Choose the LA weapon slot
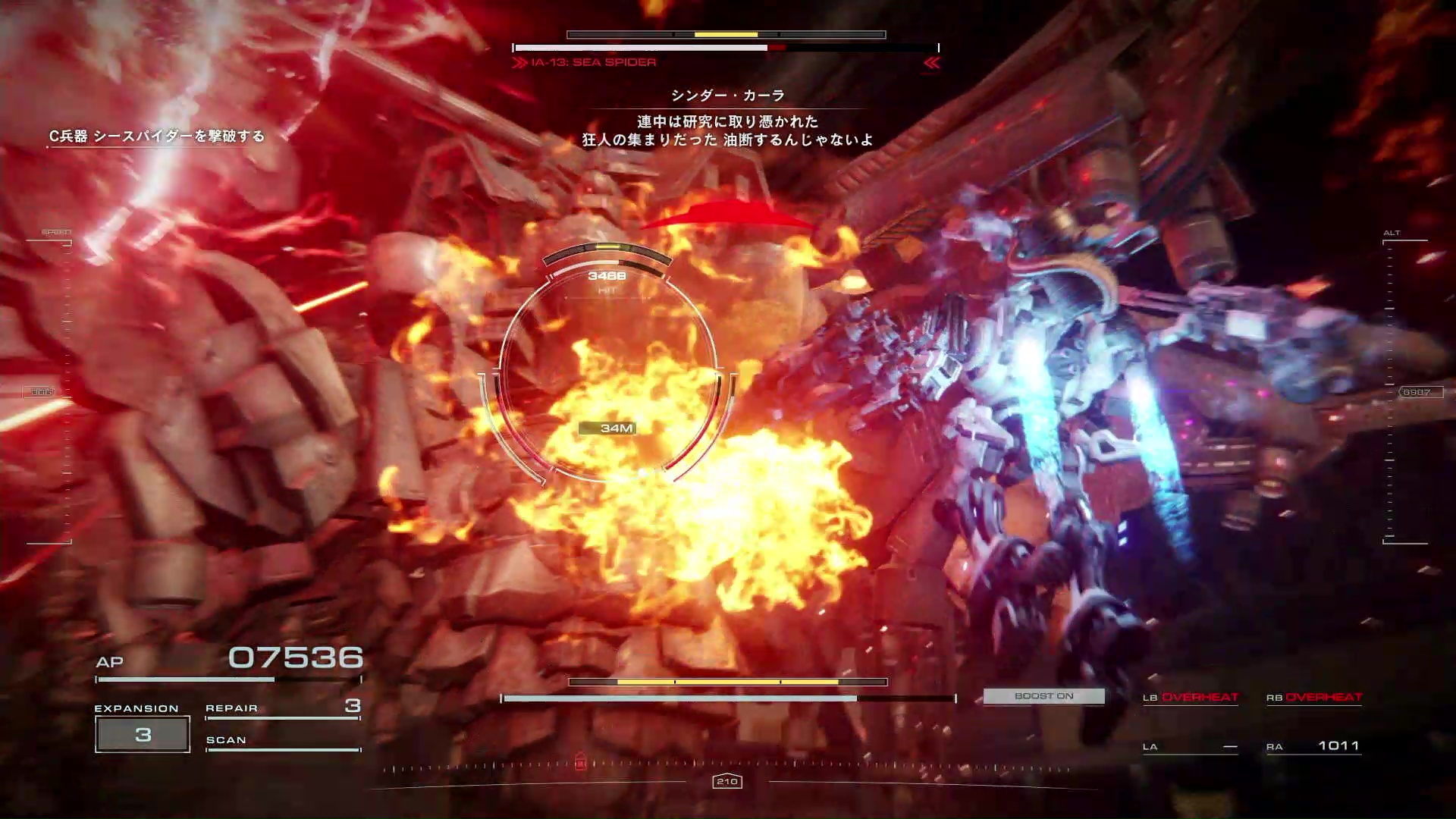 pyautogui.click(x=1190, y=747)
